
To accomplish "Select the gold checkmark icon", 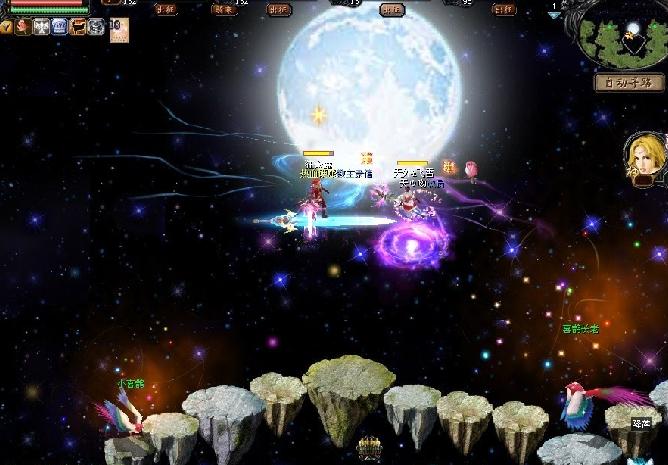I will (6, 27).
